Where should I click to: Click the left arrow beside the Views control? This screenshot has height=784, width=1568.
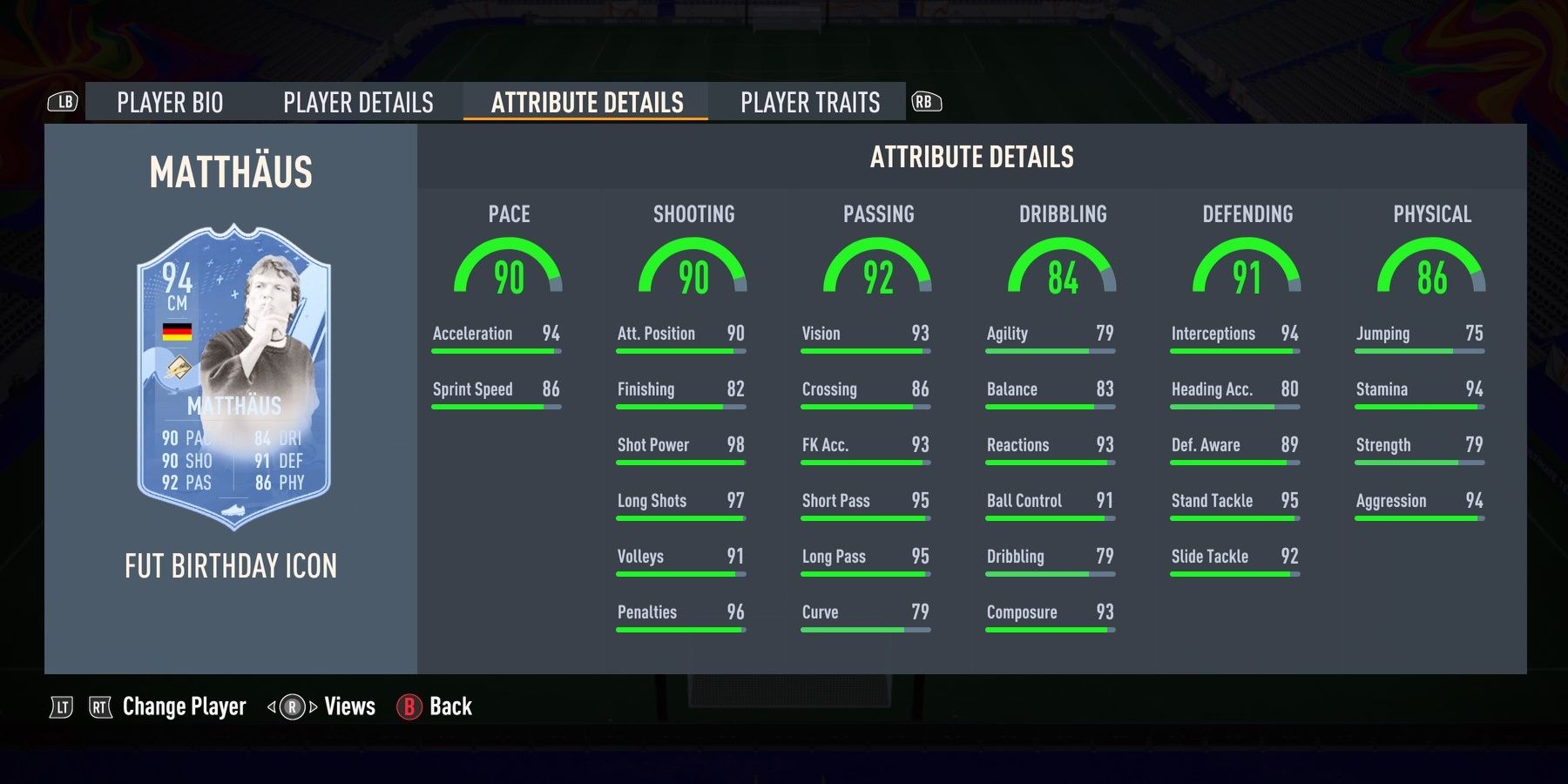pyautogui.click(x=272, y=706)
